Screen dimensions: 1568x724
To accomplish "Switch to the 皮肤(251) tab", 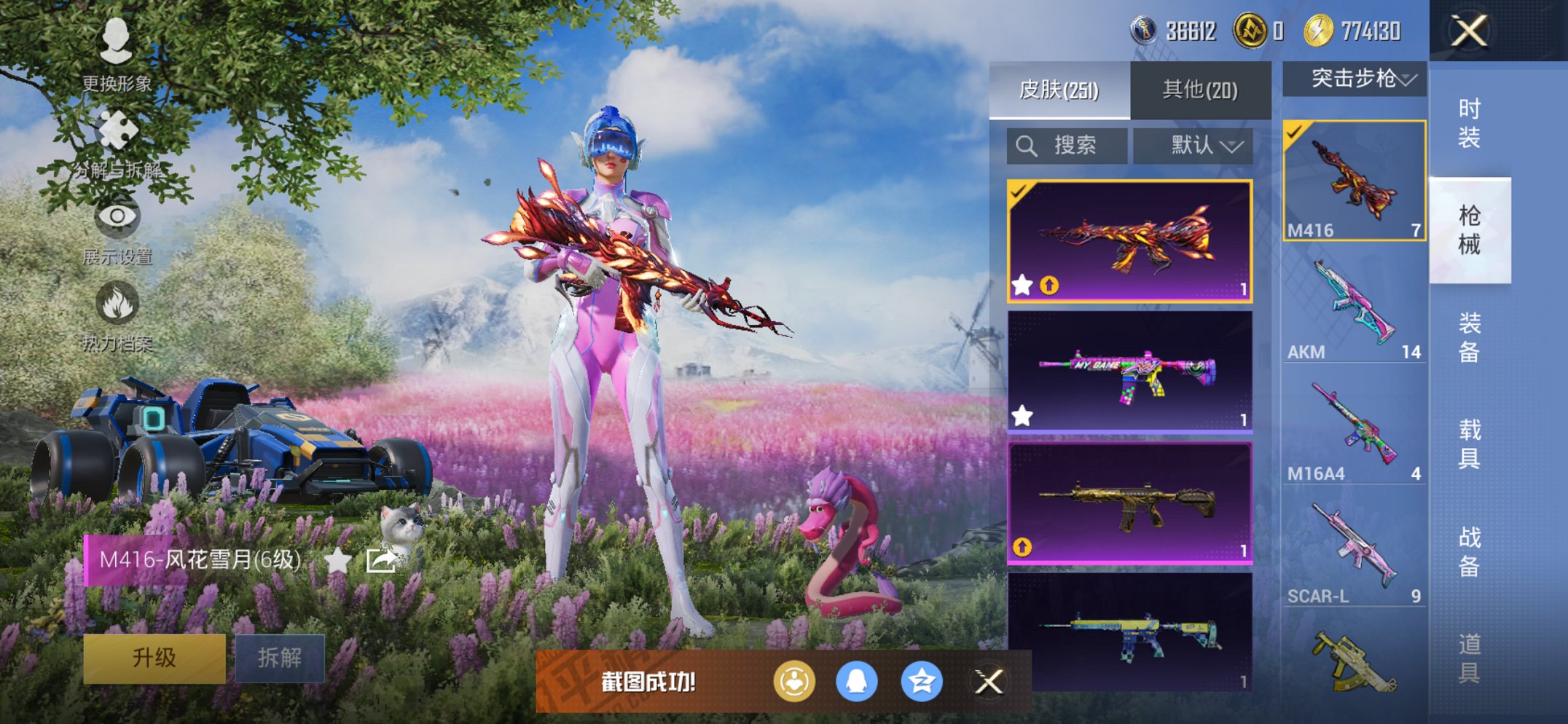I will 1059,90.
